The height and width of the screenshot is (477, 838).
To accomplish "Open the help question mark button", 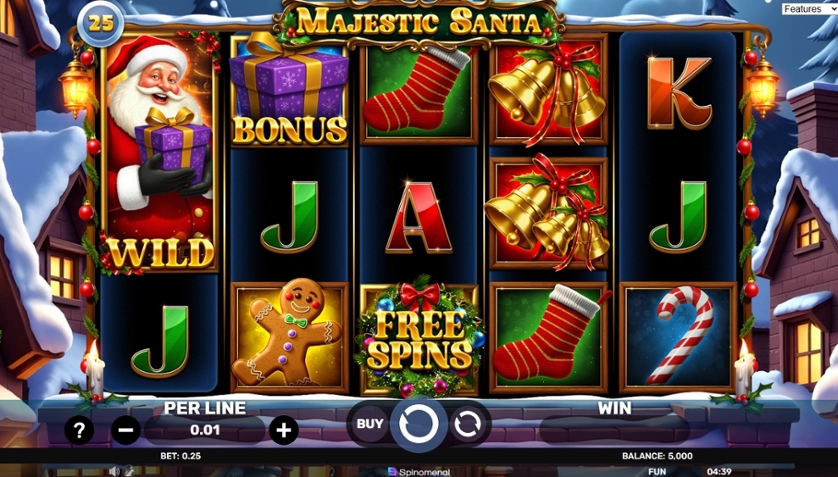I will click(79, 430).
